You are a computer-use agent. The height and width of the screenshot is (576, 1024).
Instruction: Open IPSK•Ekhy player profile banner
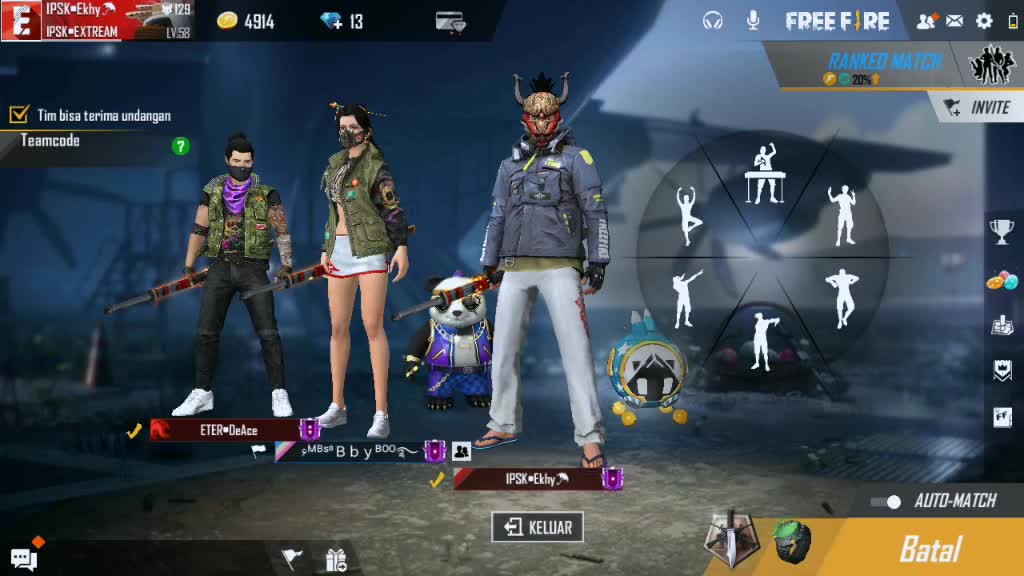click(82, 20)
